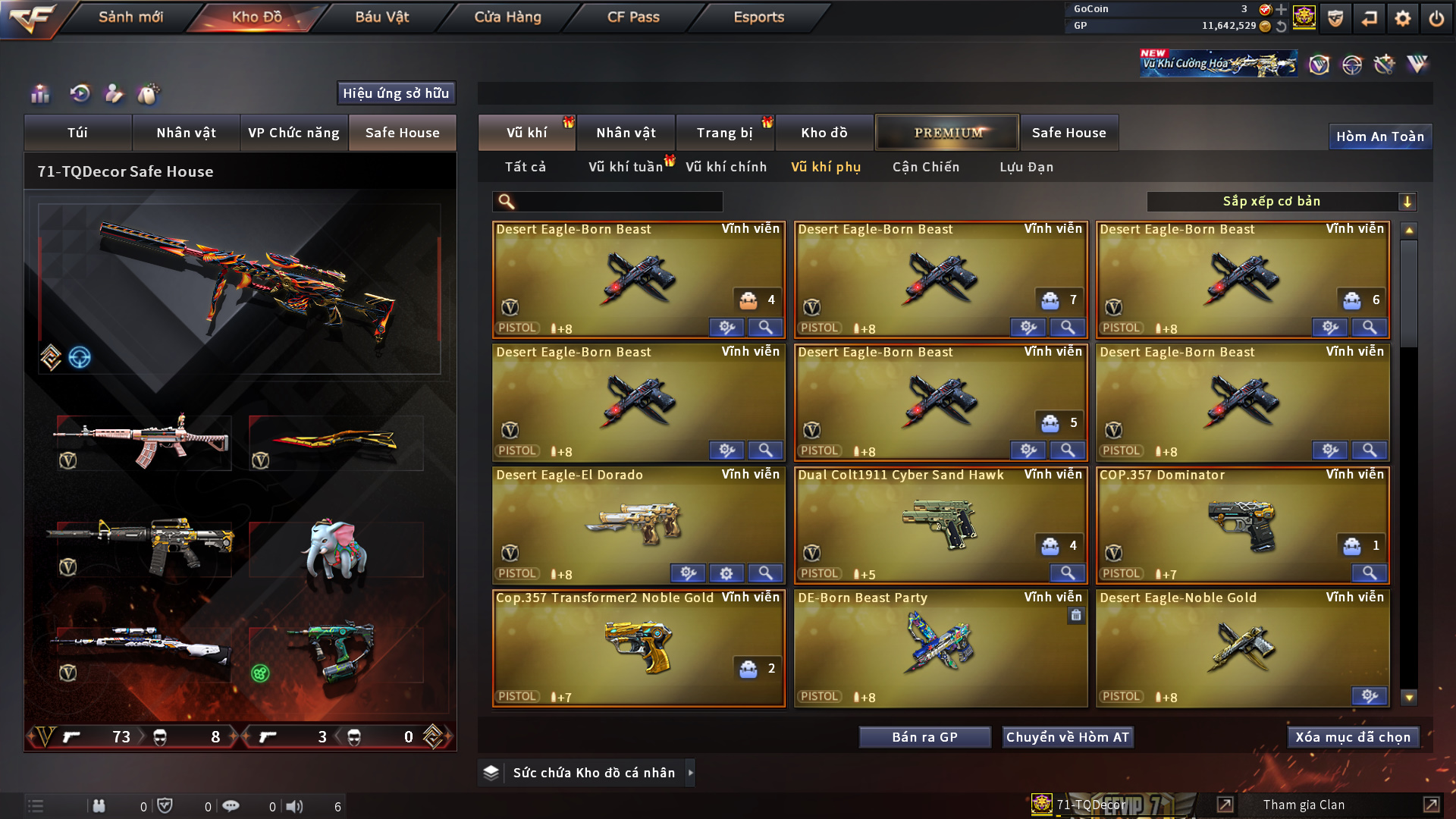Open the Cửa Hàng shop

507,17
